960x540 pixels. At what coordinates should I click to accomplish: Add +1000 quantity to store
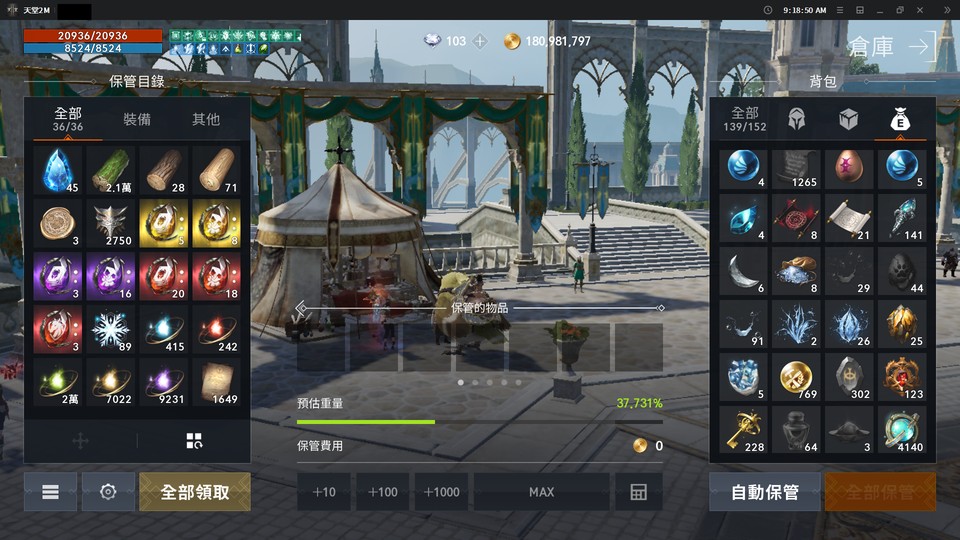442,492
